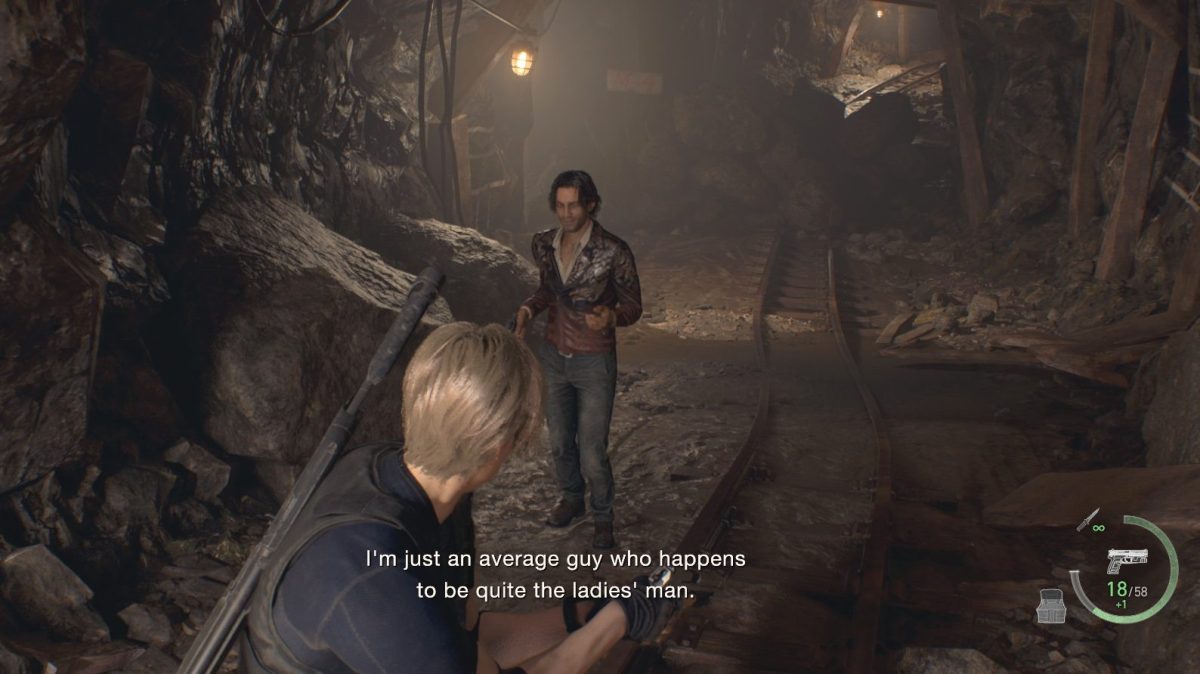Click the combat knife icon

(x=1087, y=520)
